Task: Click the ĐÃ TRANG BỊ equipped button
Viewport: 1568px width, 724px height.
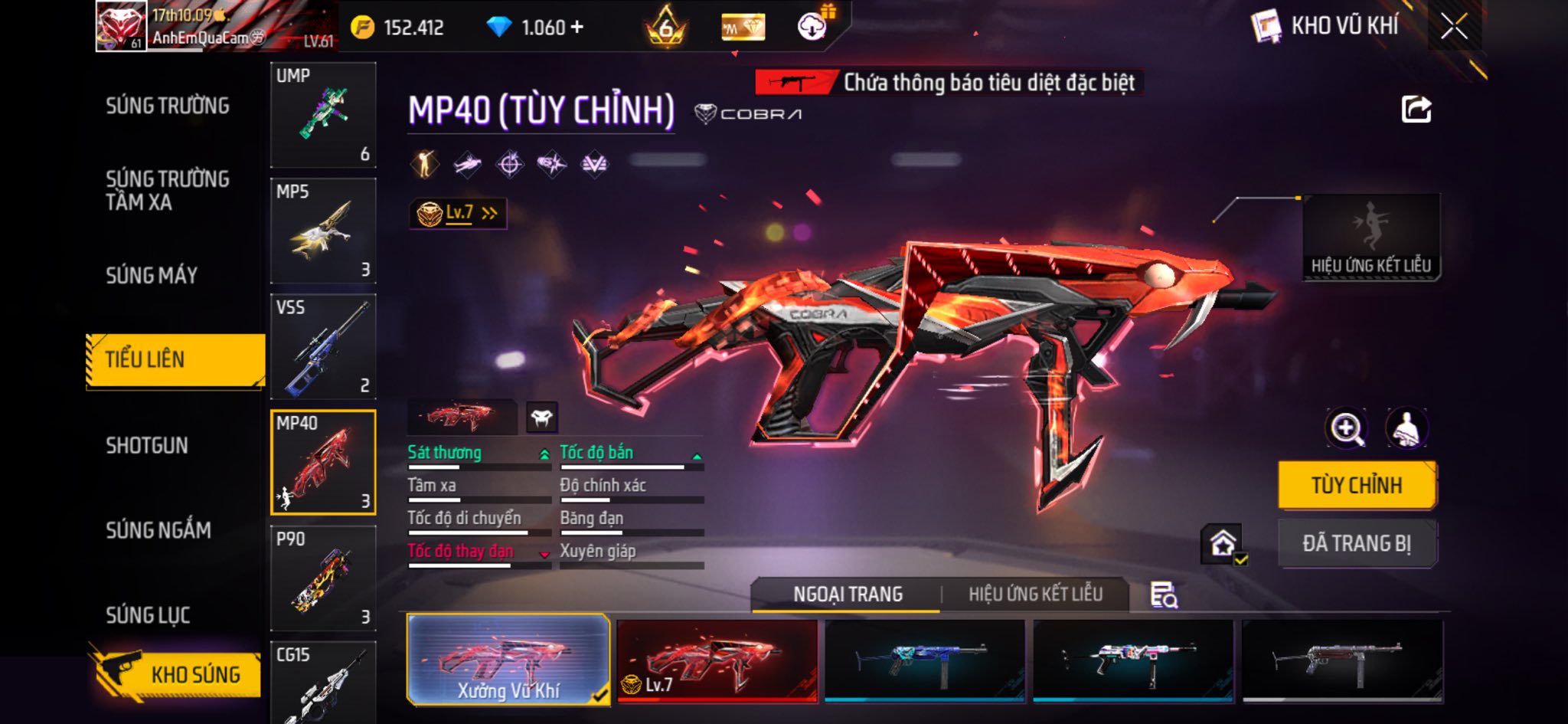Action: 1357,543
